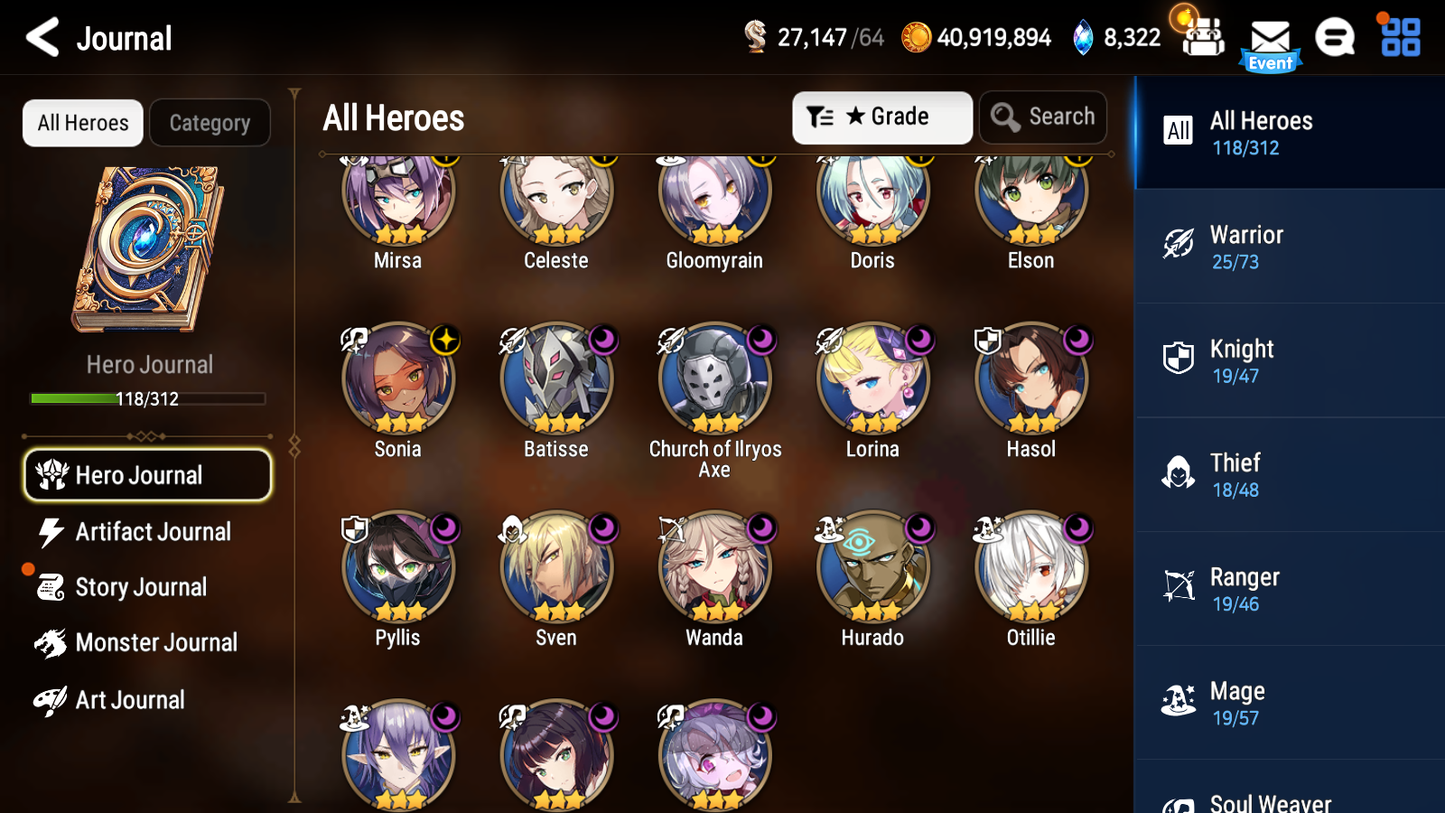Image resolution: width=1445 pixels, height=813 pixels.
Task: Go back using the Journal back arrow
Action: pyautogui.click(x=41, y=37)
